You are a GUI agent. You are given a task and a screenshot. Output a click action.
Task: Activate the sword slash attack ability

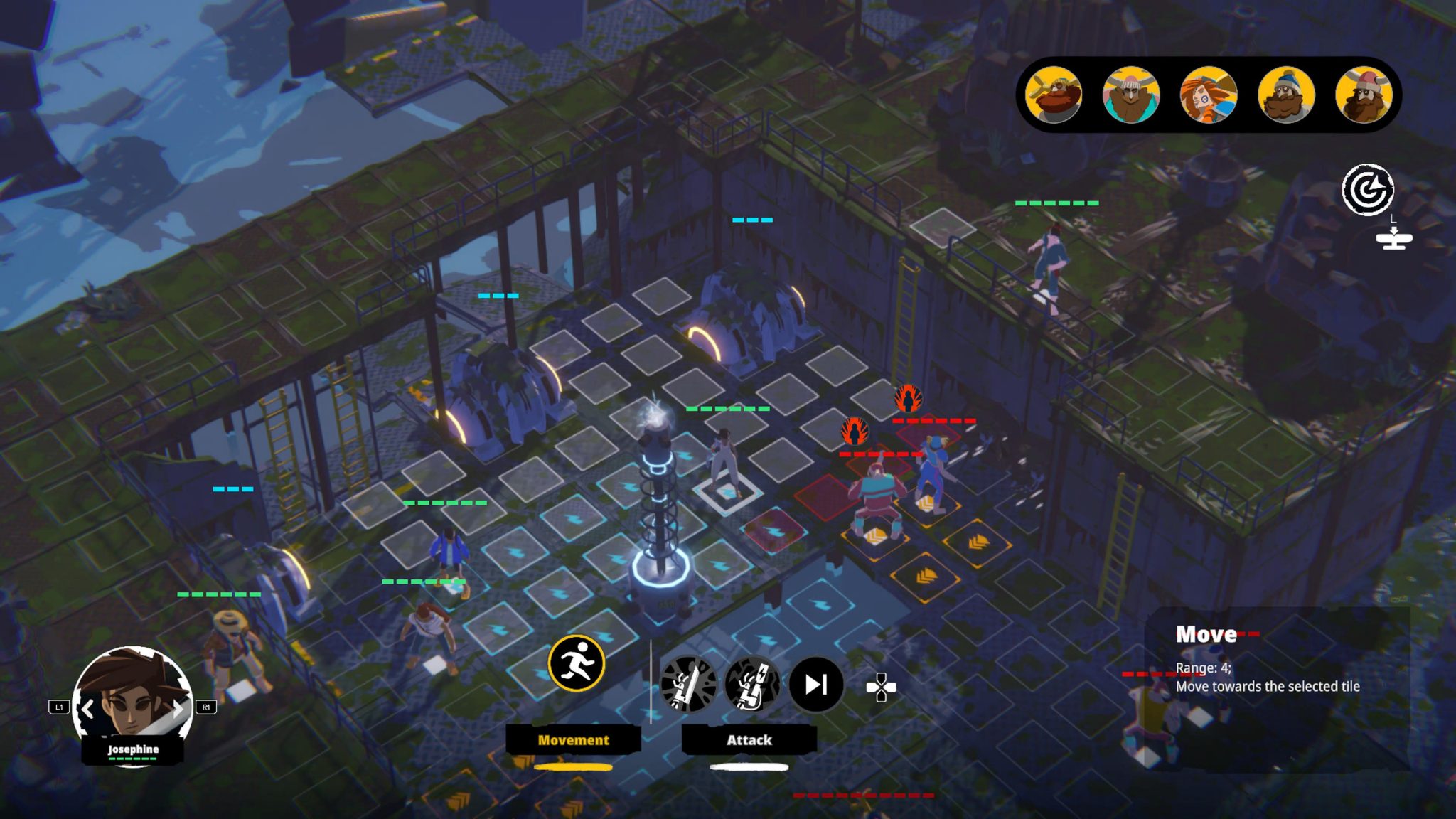(688, 684)
